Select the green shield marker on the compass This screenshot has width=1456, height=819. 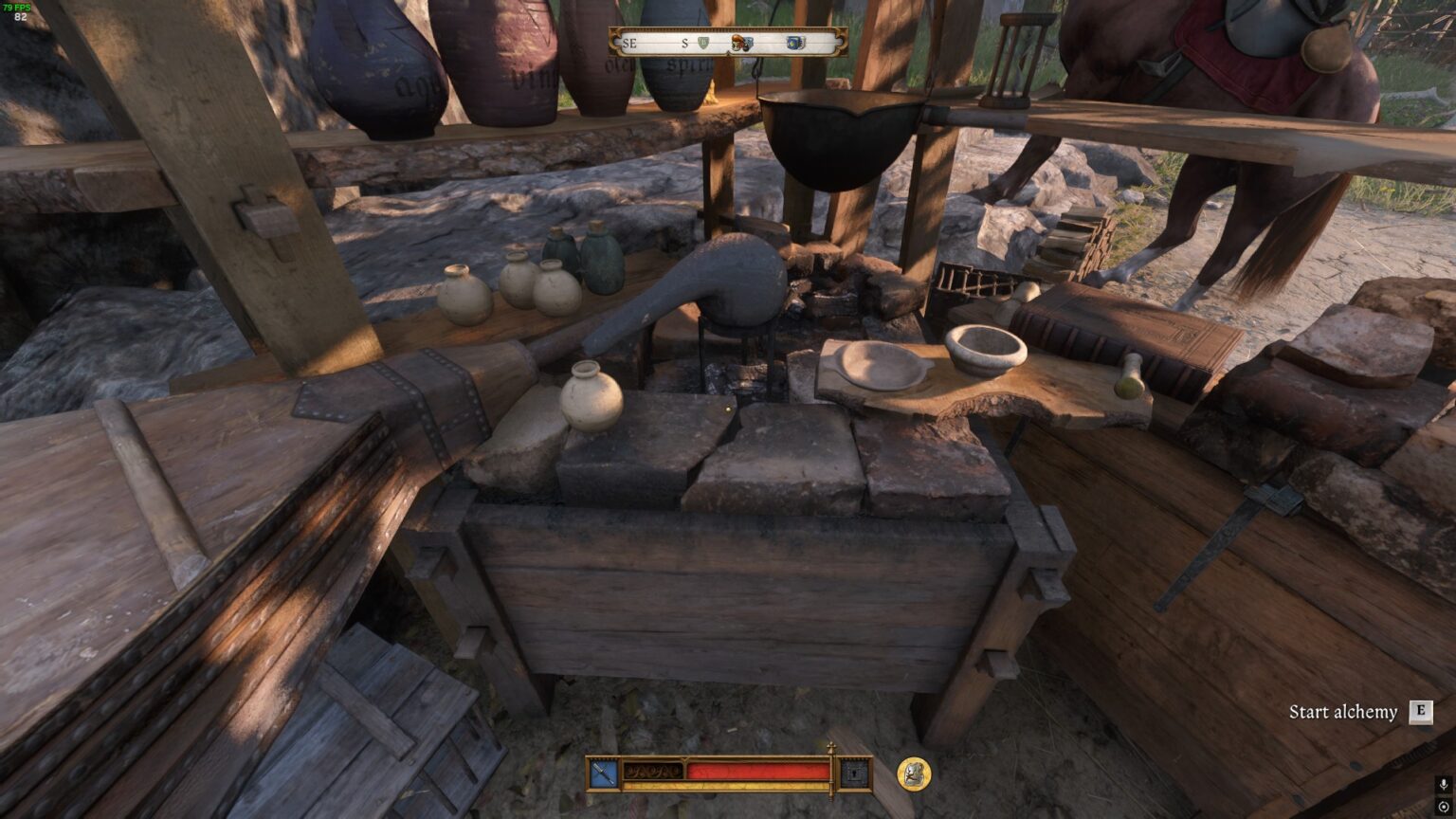(704, 42)
